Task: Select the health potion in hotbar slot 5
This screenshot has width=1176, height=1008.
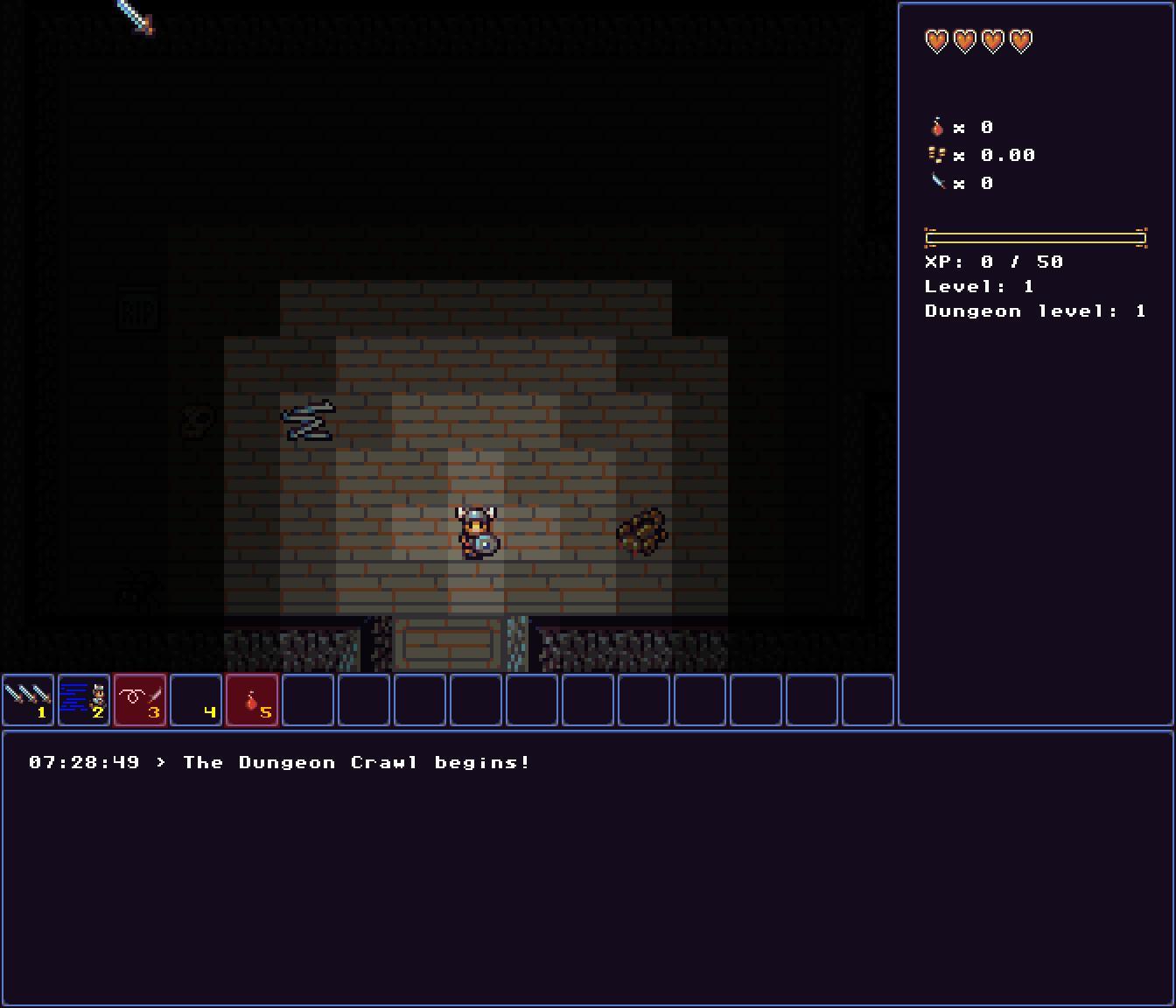Action: click(253, 700)
